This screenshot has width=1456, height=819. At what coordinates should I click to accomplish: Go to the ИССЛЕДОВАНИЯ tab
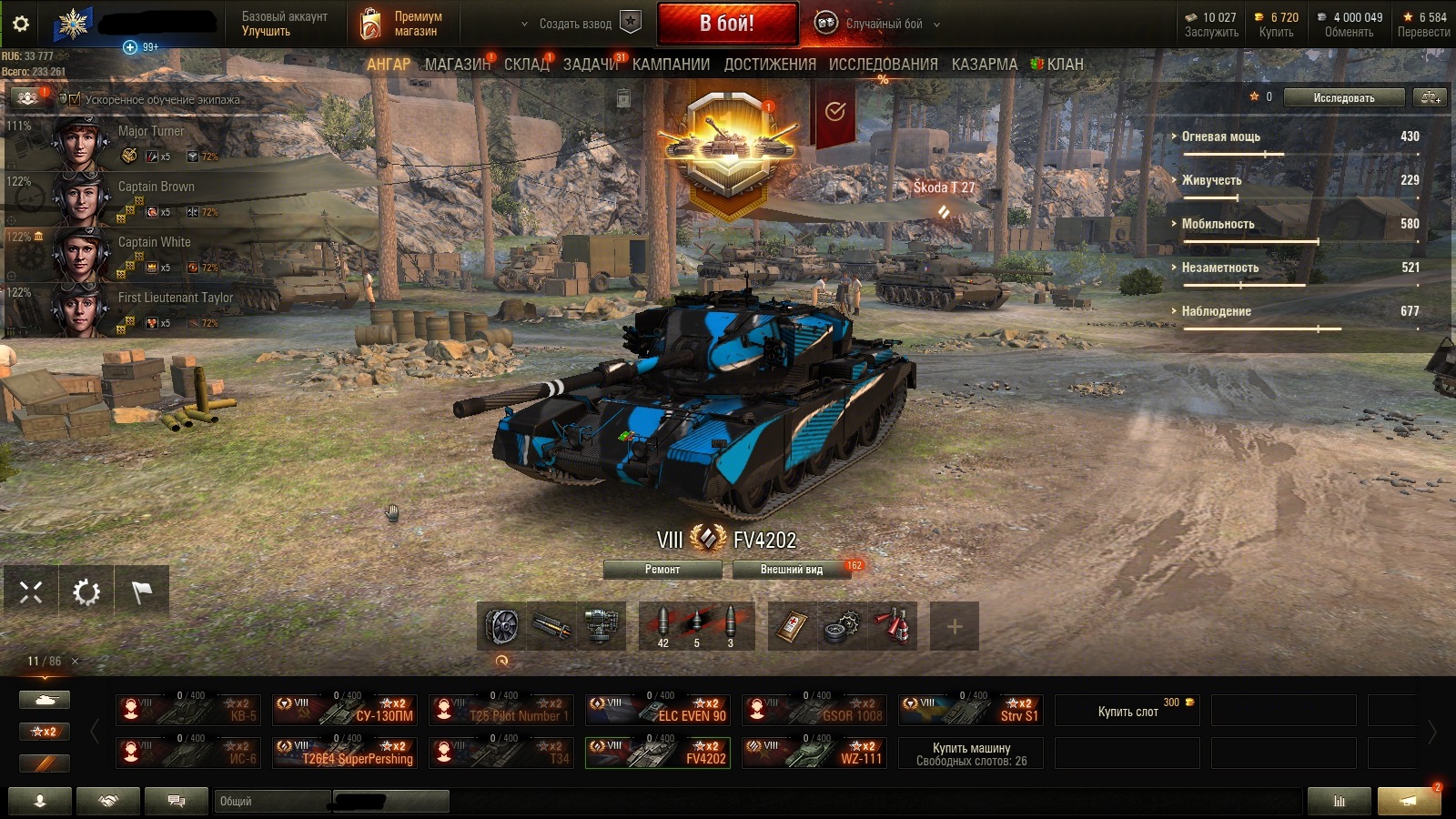click(x=883, y=65)
